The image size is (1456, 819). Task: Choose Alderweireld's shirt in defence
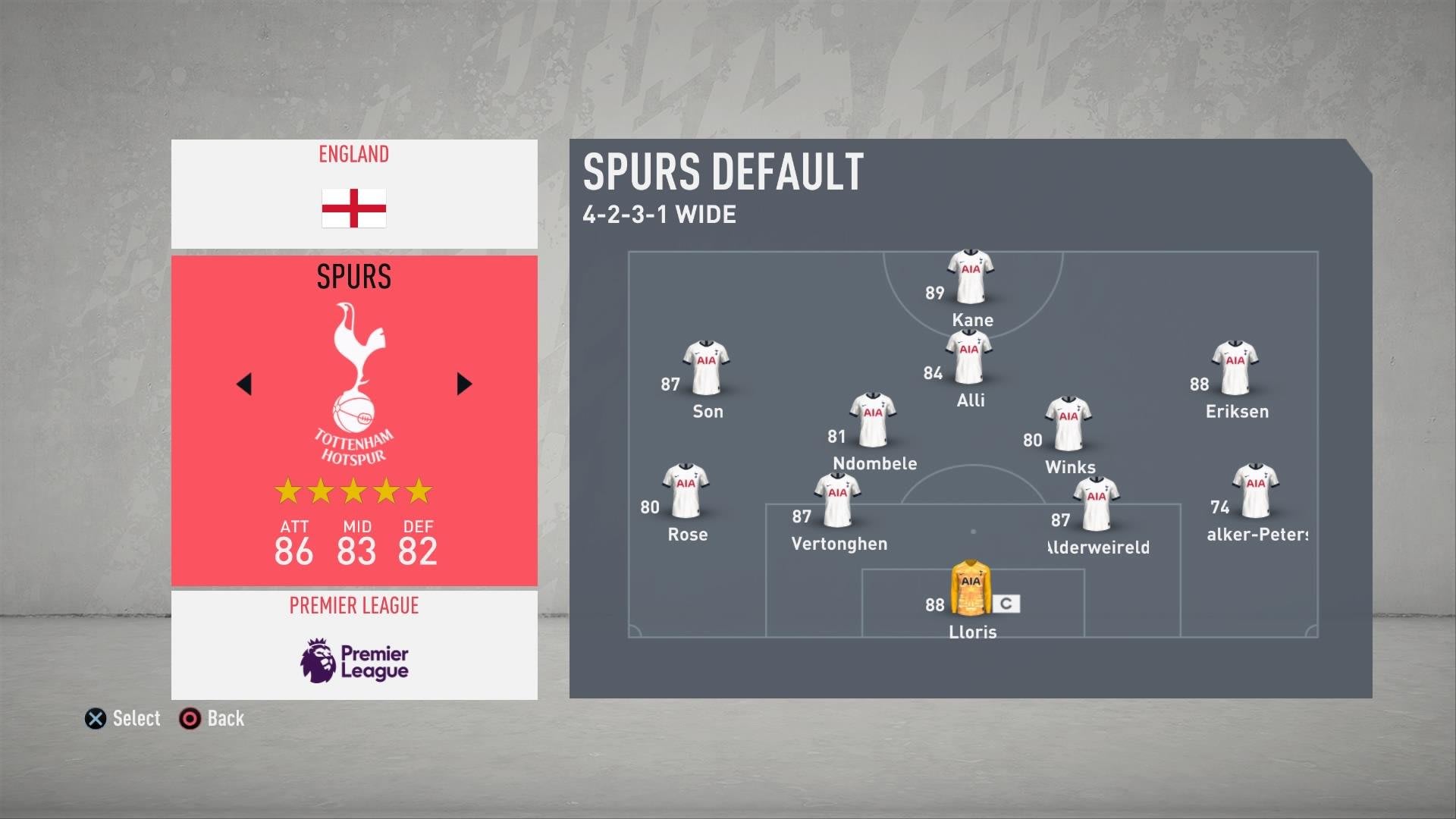click(1096, 504)
